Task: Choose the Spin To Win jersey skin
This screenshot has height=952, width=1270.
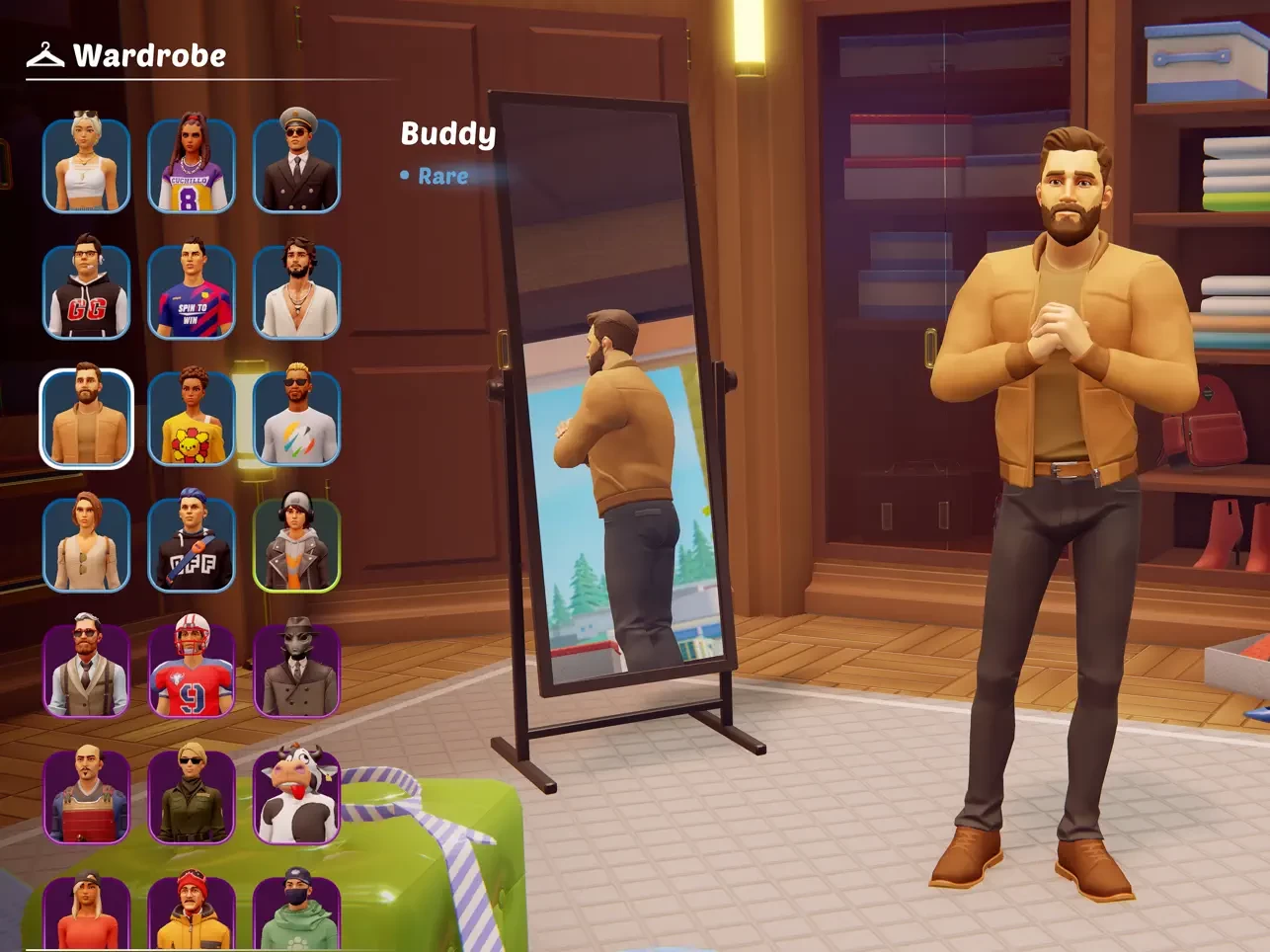Action: point(192,291)
